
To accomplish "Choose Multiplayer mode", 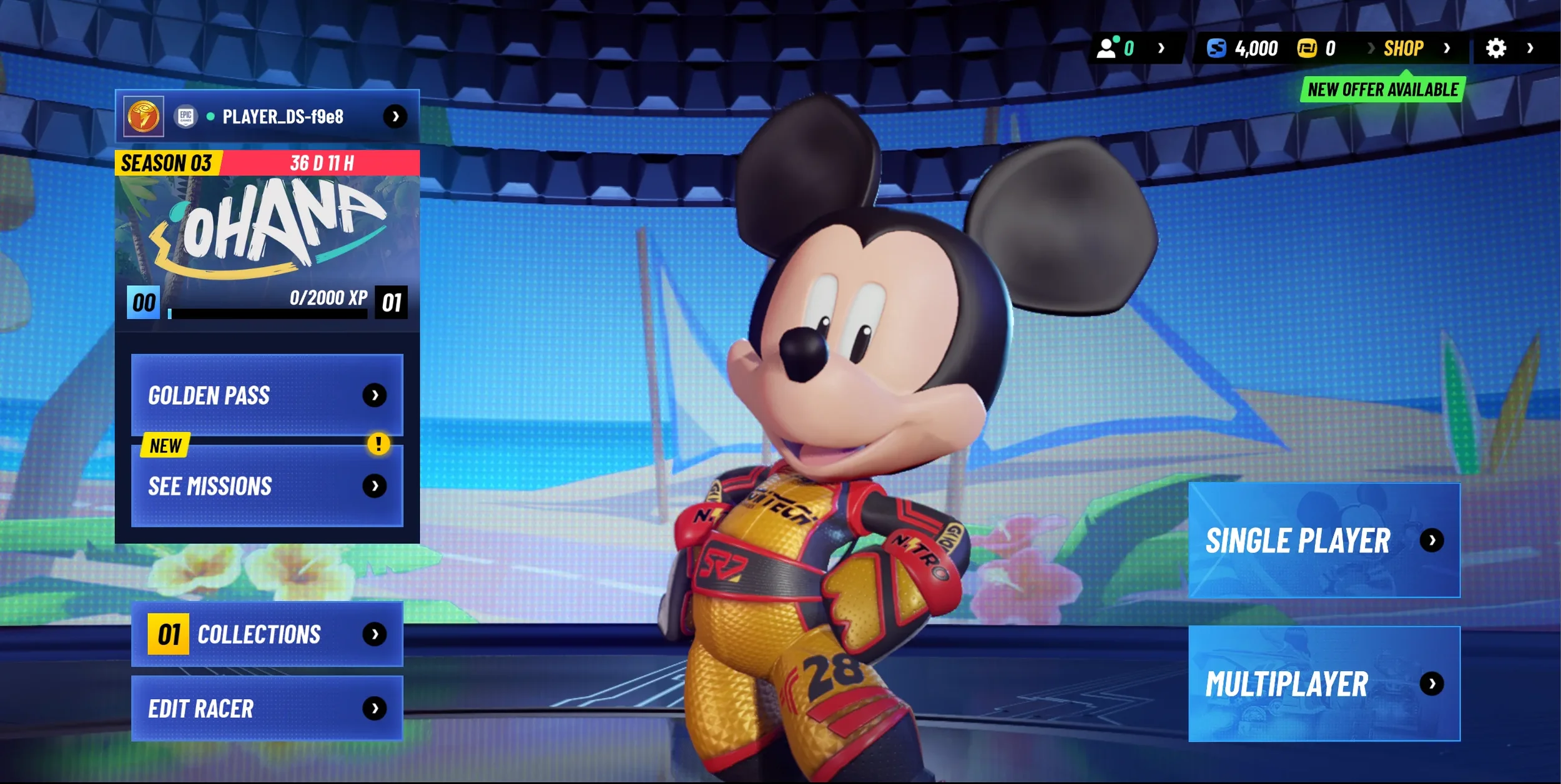I will tap(1324, 684).
